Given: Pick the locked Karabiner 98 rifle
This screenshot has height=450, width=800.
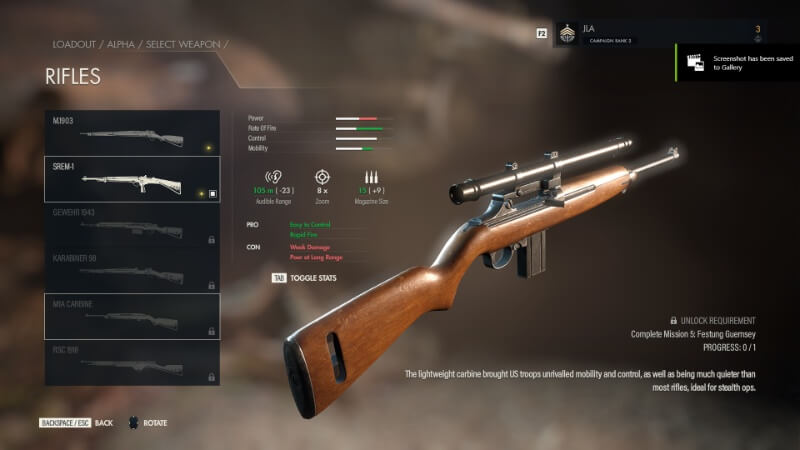Looking at the screenshot, I should pyautogui.click(x=132, y=271).
